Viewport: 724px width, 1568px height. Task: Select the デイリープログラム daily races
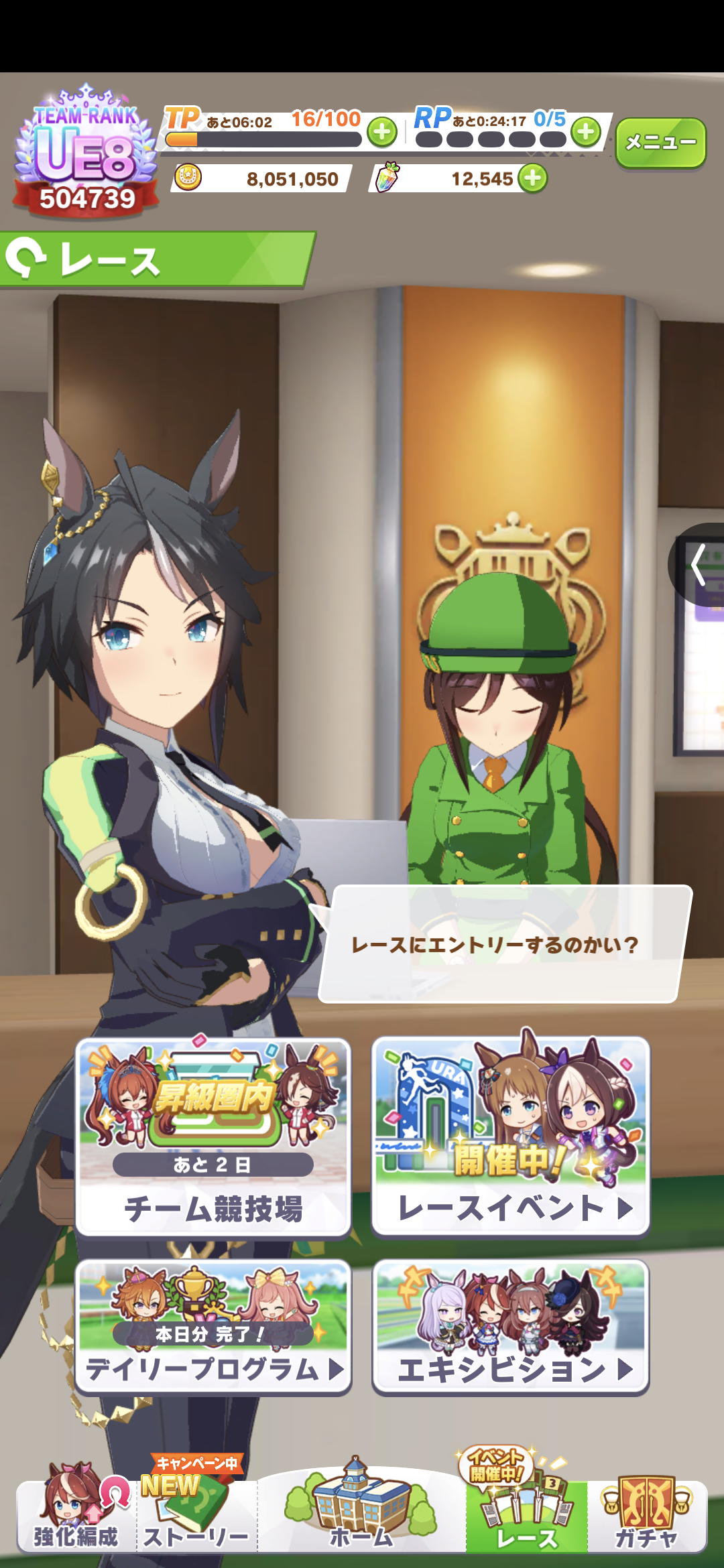click(x=213, y=1327)
